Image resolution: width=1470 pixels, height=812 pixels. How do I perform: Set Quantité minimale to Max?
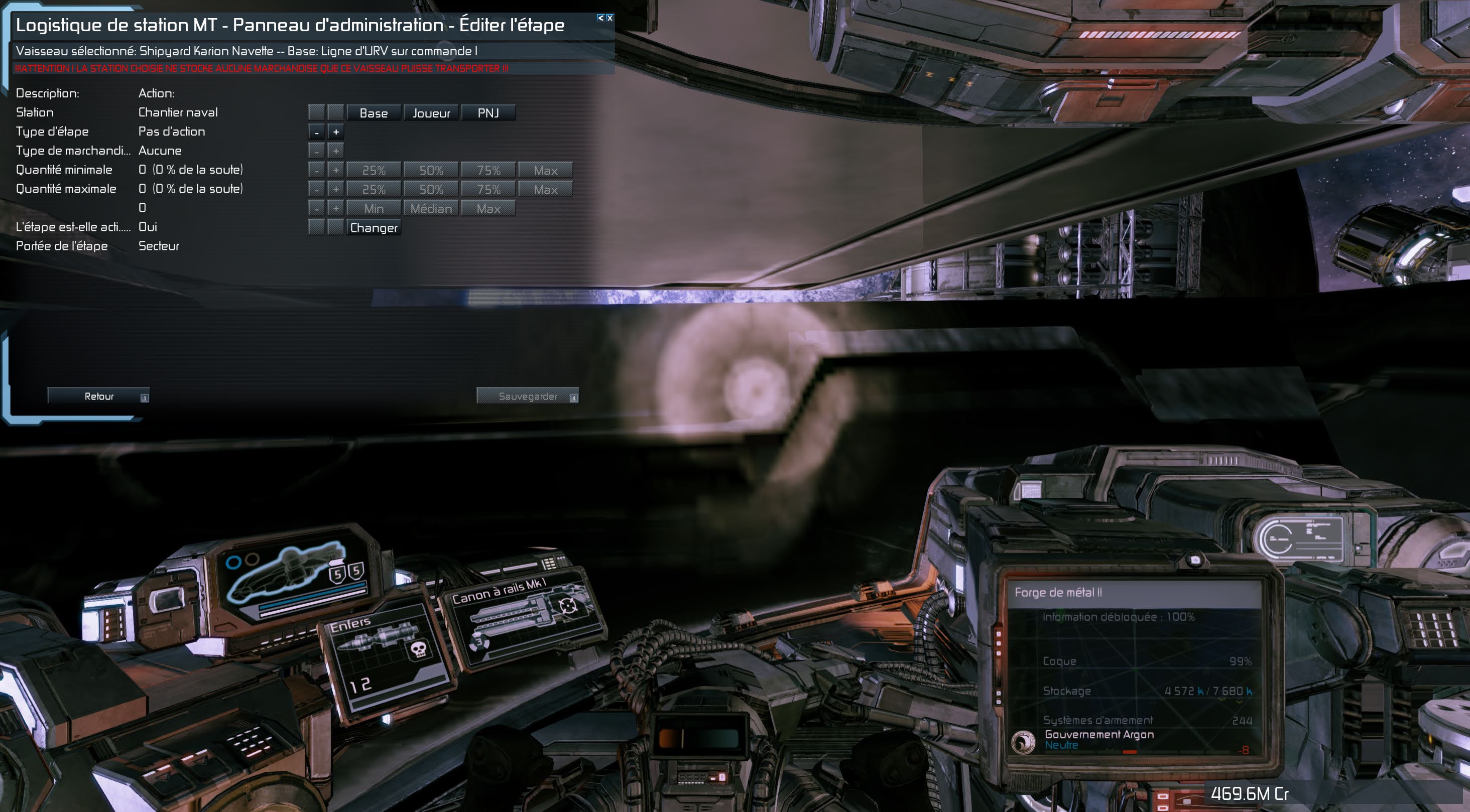[545, 170]
